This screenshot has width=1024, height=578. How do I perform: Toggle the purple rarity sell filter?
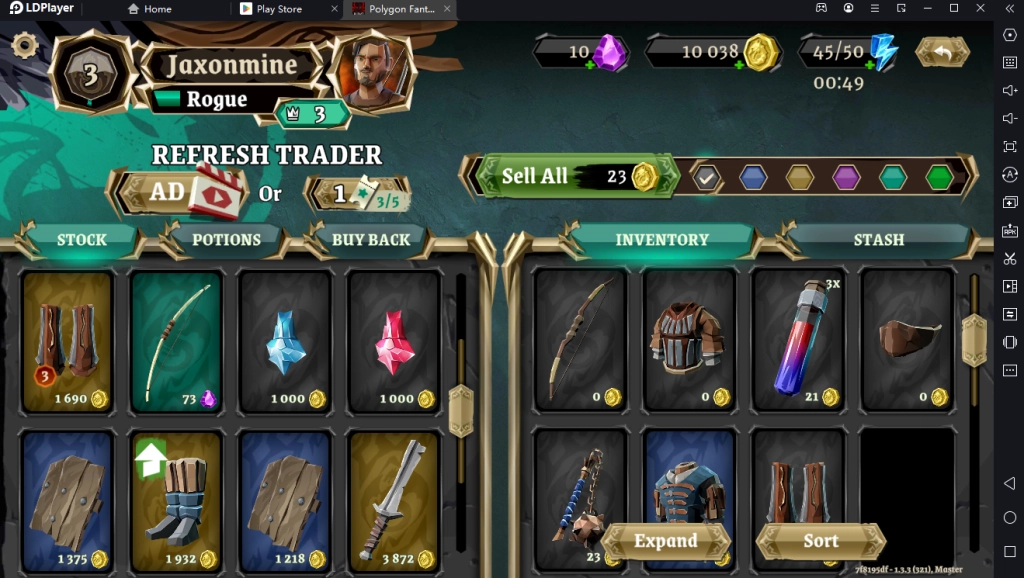pos(846,178)
